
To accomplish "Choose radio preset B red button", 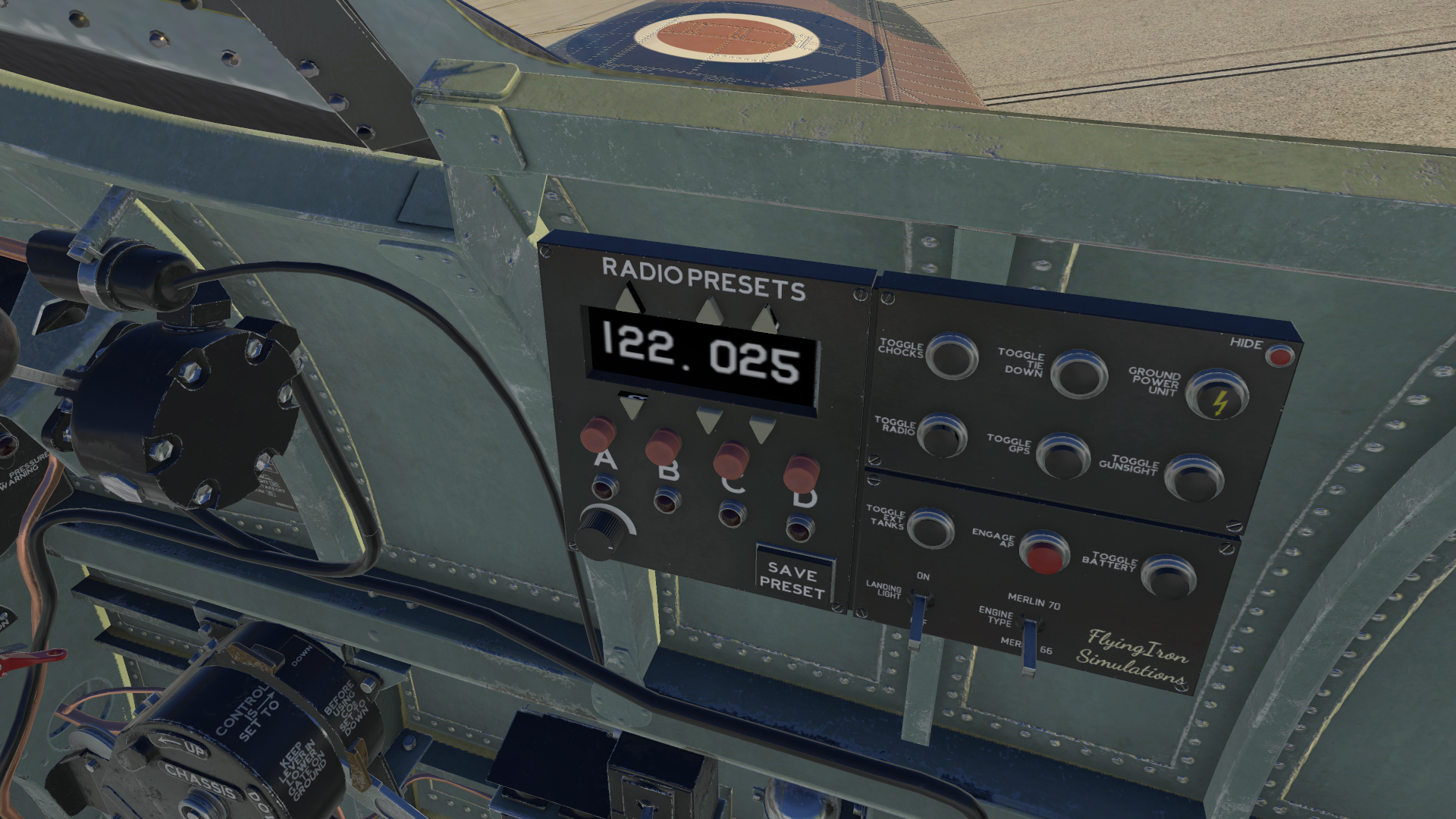I will coord(664,446).
